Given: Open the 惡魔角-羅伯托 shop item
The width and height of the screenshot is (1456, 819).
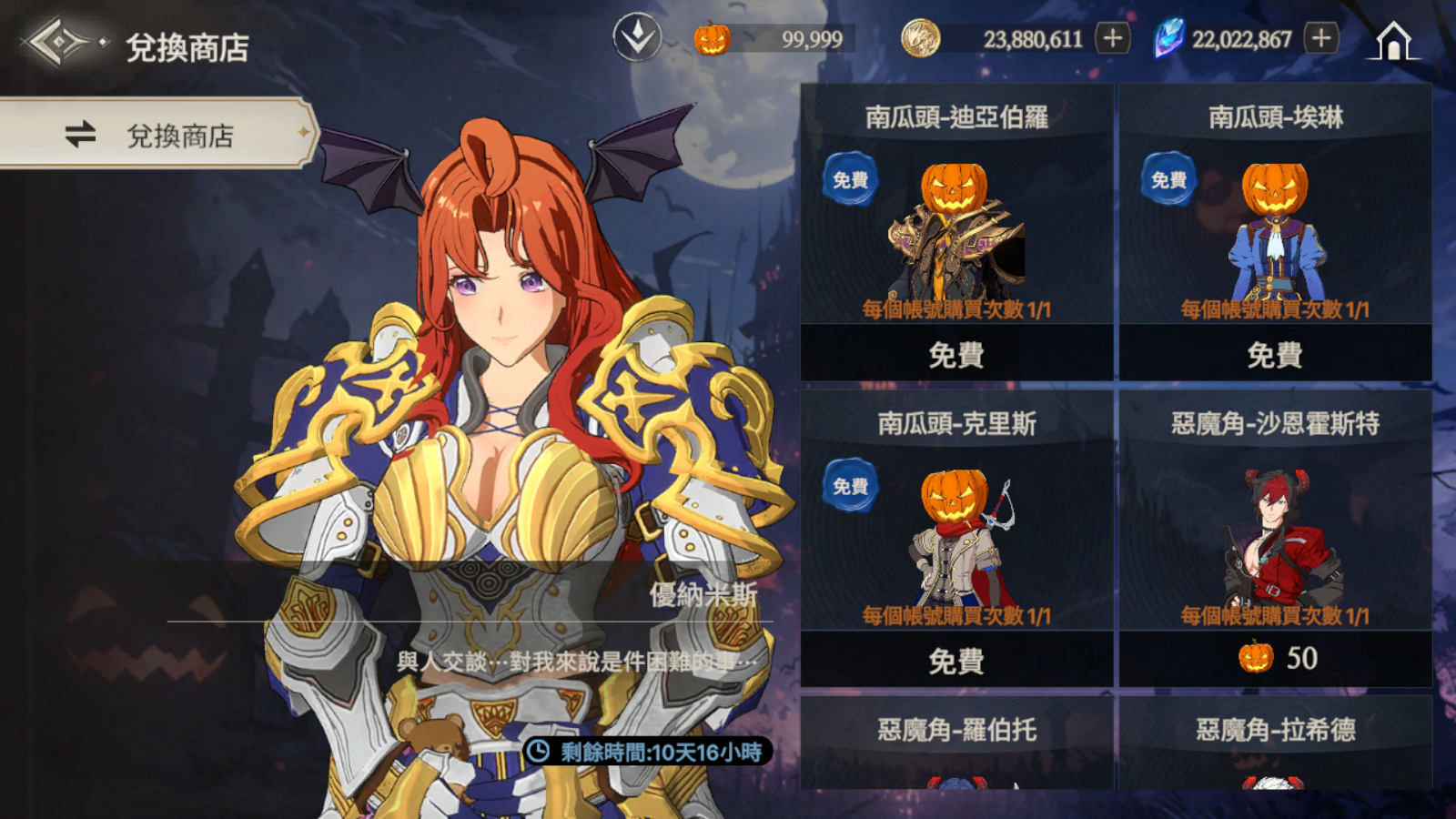Looking at the screenshot, I should [x=956, y=743].
